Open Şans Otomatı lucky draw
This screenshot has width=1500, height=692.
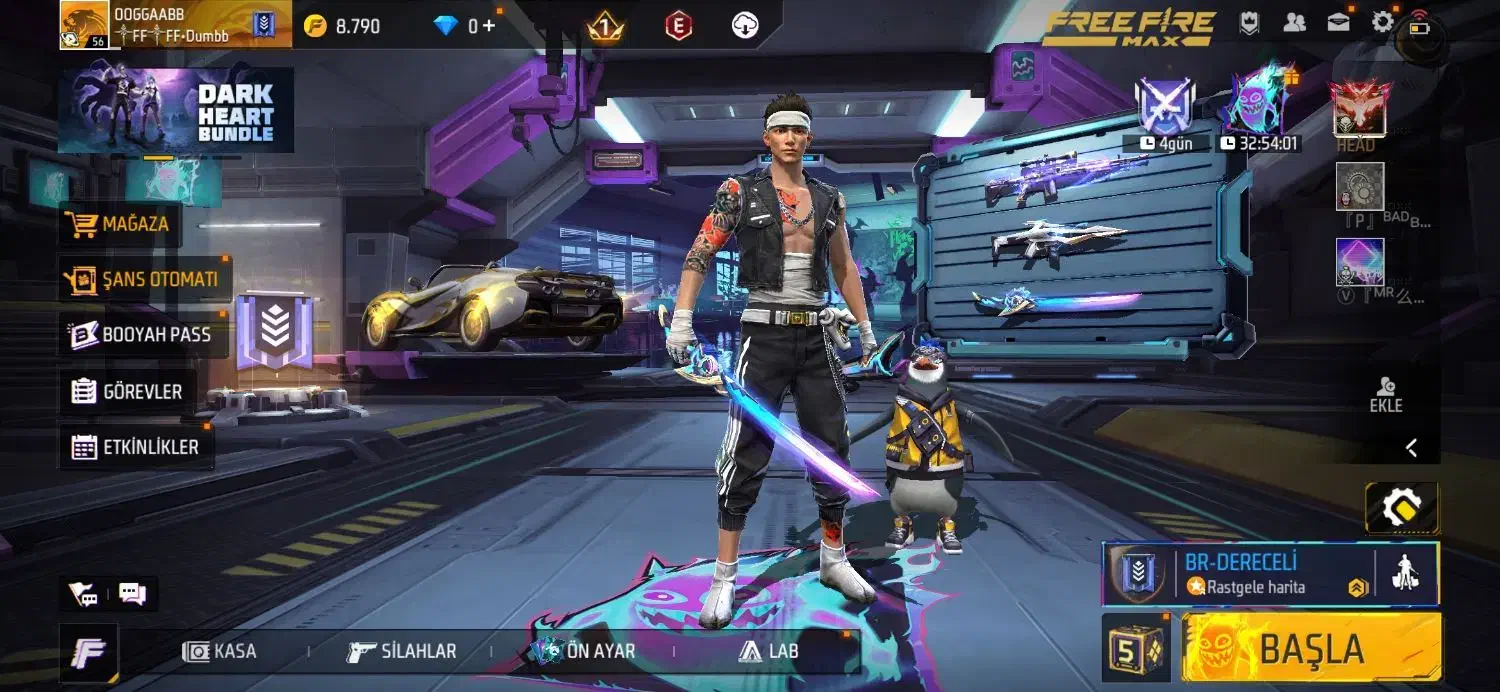[144, 279]
